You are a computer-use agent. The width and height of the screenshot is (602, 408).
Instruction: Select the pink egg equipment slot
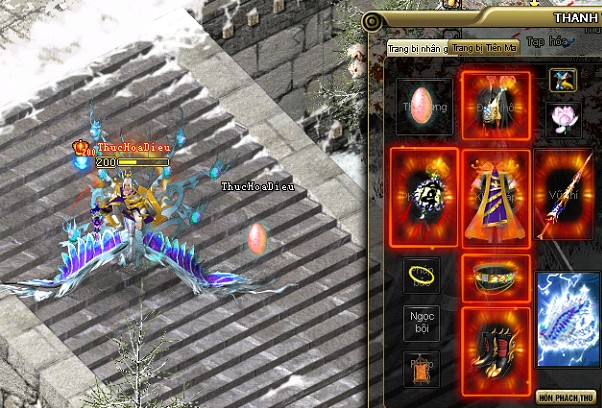(421, 105)
